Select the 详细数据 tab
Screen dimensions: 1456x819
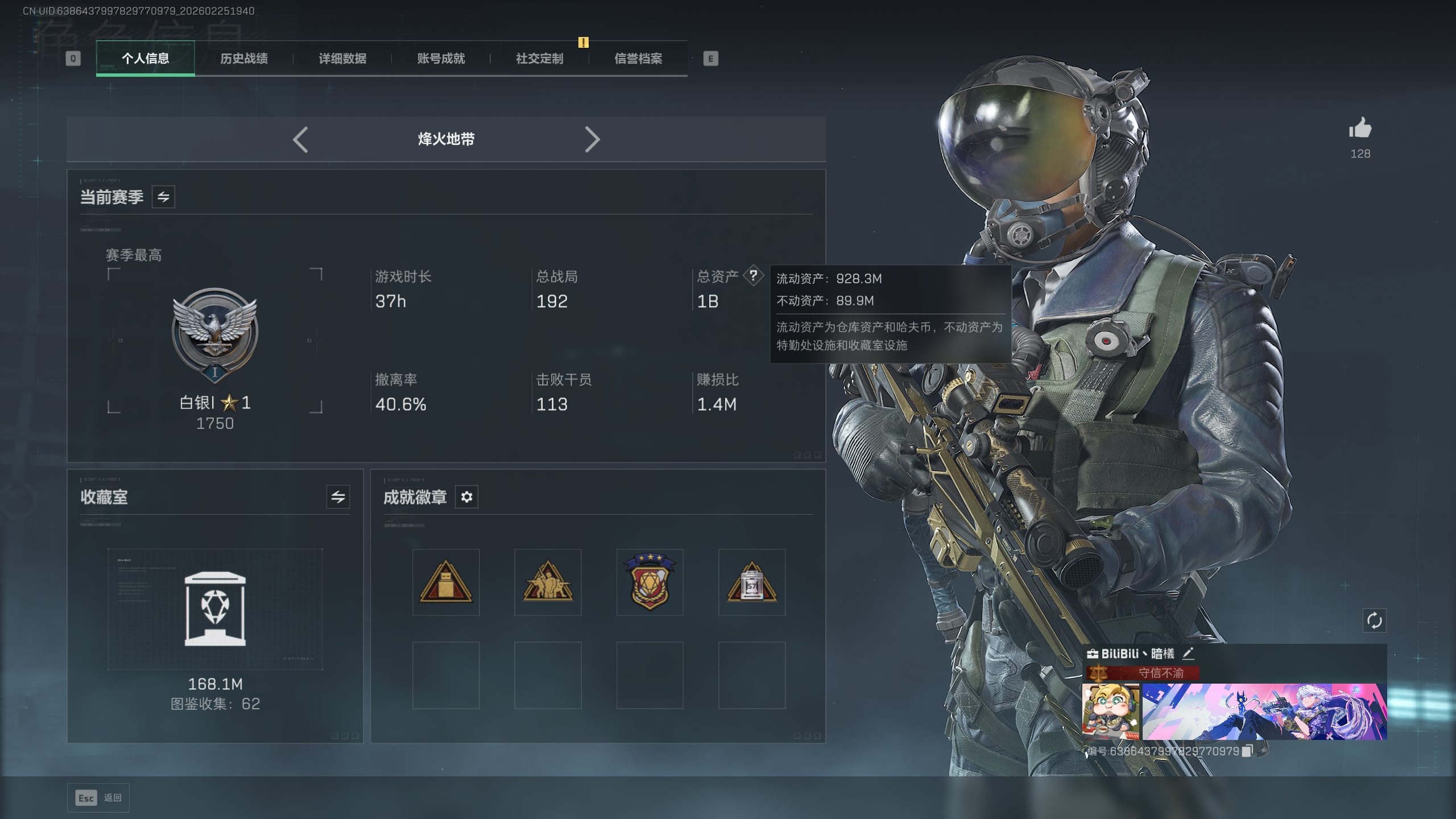tap(342, 59)
